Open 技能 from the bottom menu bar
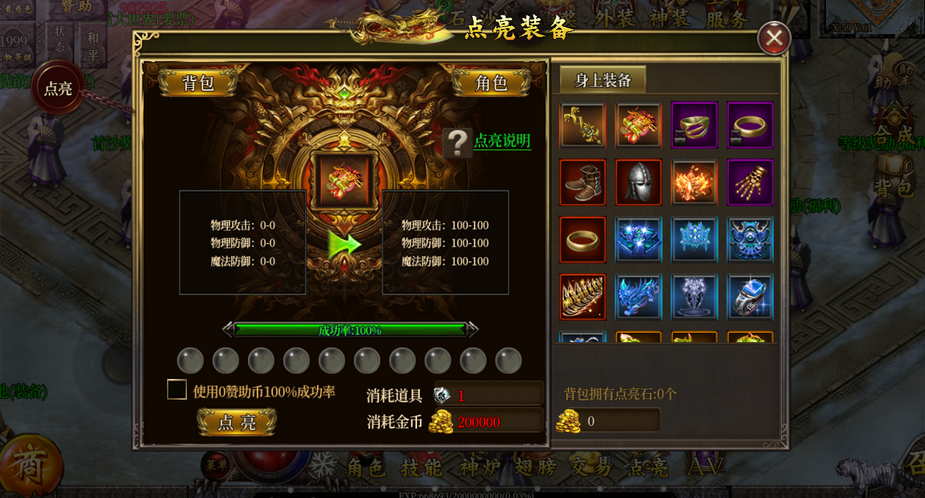The height and width of the screenshot is (498, 925). [421, 466]
